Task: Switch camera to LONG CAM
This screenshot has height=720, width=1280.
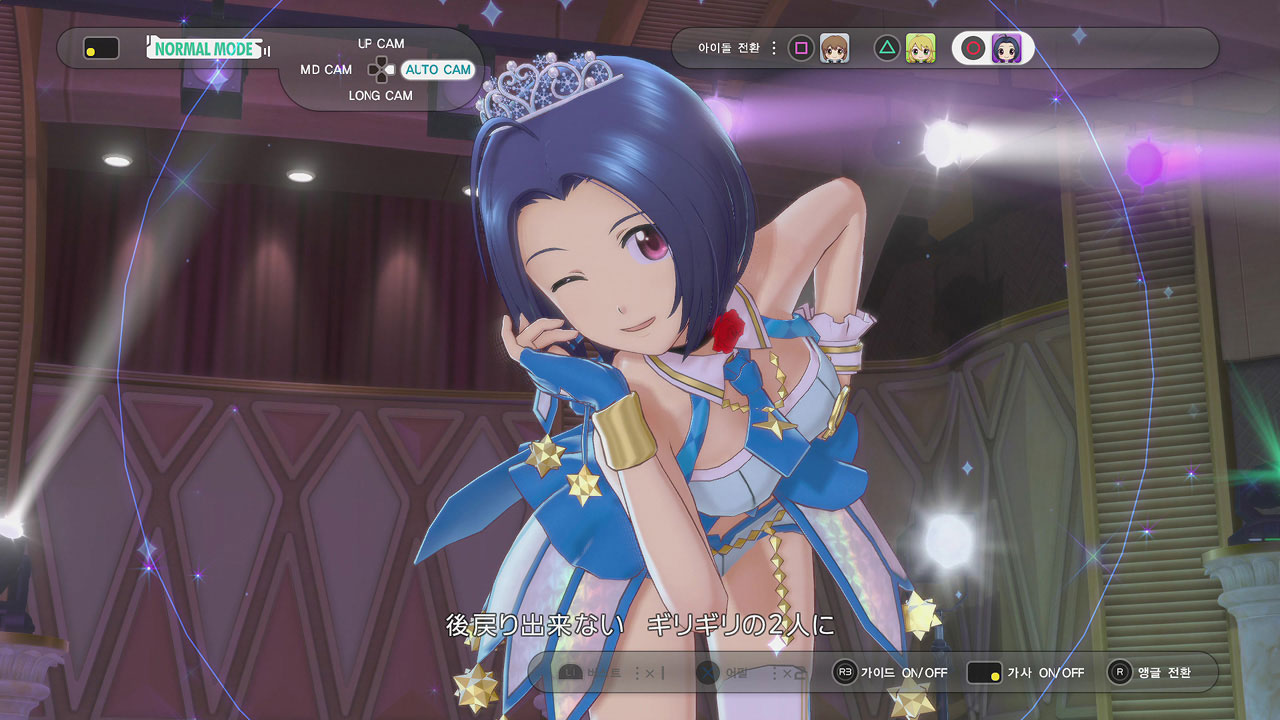Action: (380, 96)
